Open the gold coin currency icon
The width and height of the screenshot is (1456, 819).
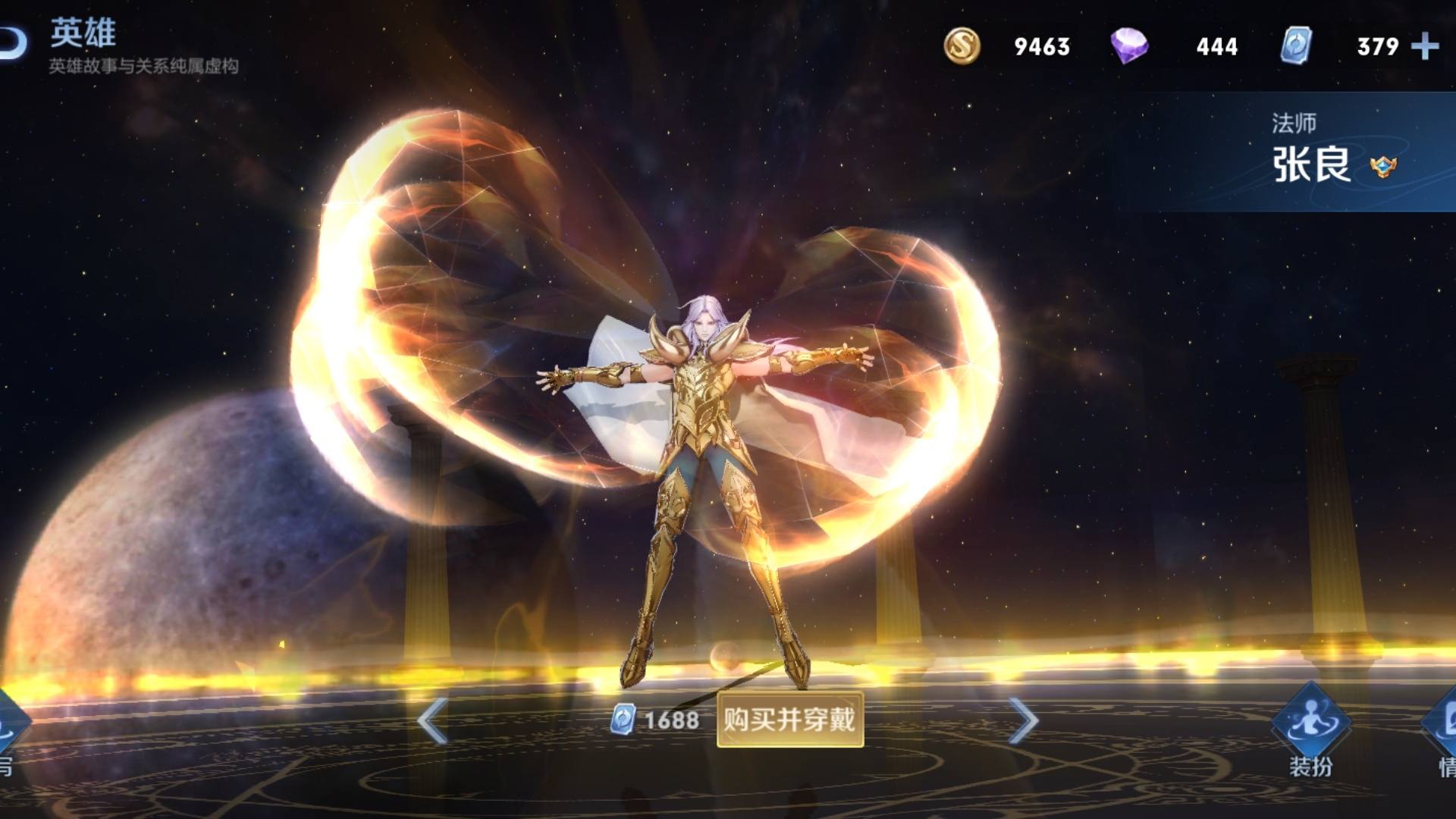coord(962,46)
